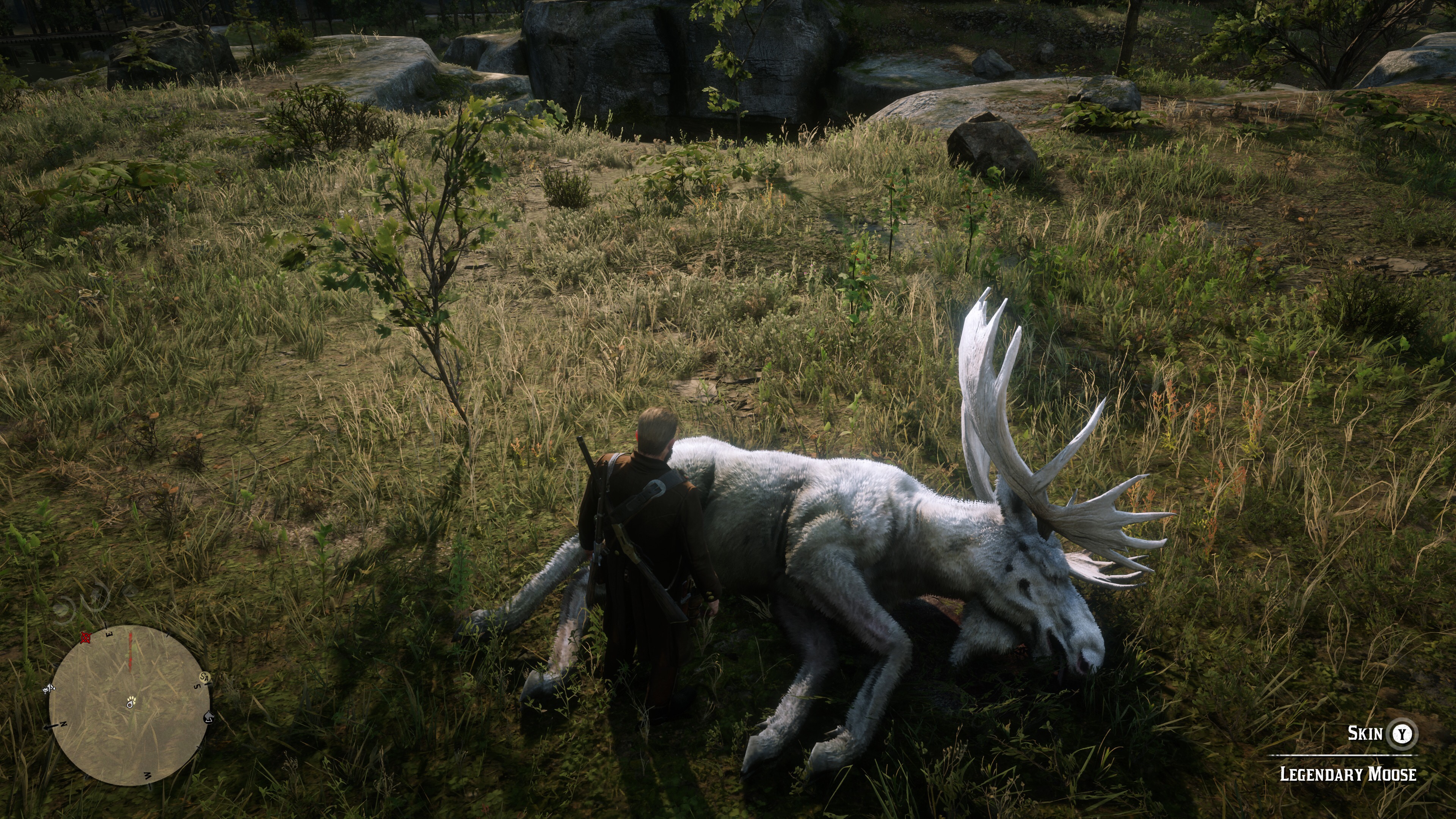Click the horse icon on the minimap edge

(208, 717)
